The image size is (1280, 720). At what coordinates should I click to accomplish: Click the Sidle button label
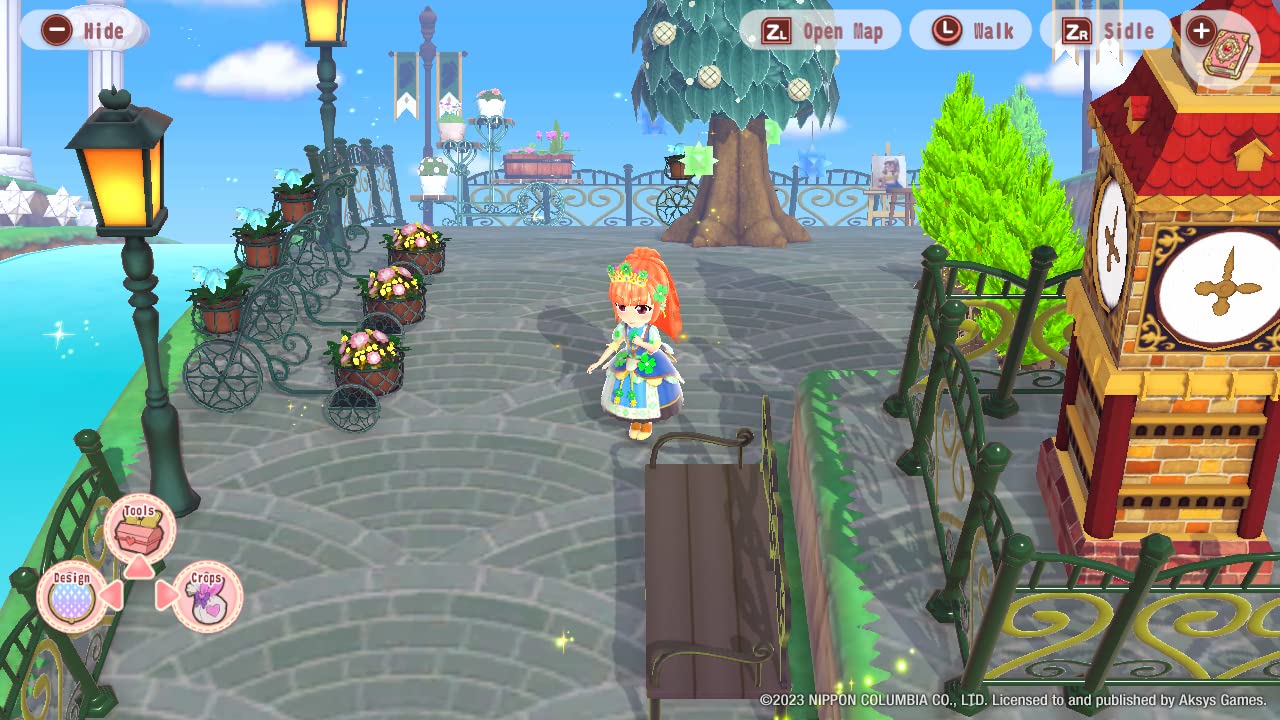point(1127,31)
